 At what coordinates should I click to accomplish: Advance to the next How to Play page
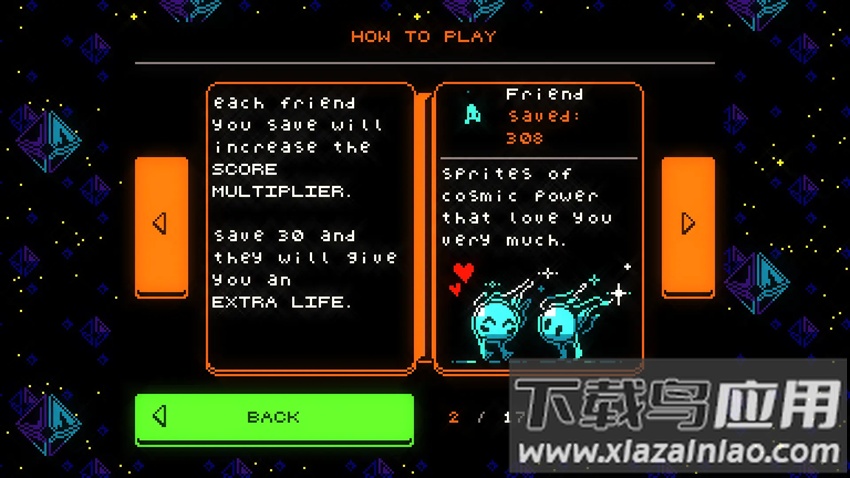point(688,225)
